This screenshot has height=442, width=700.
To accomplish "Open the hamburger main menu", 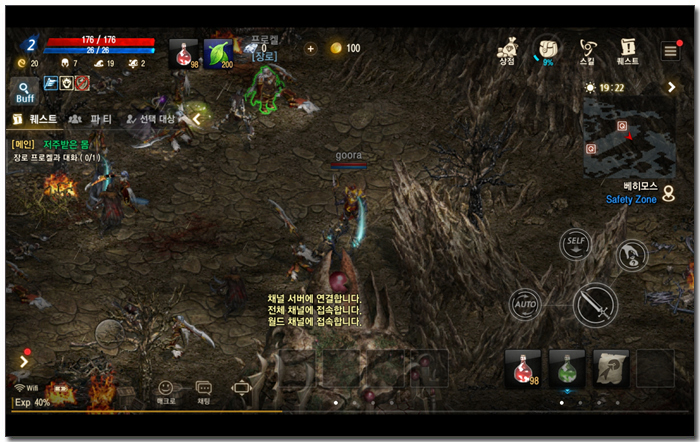I will (670, 51).
